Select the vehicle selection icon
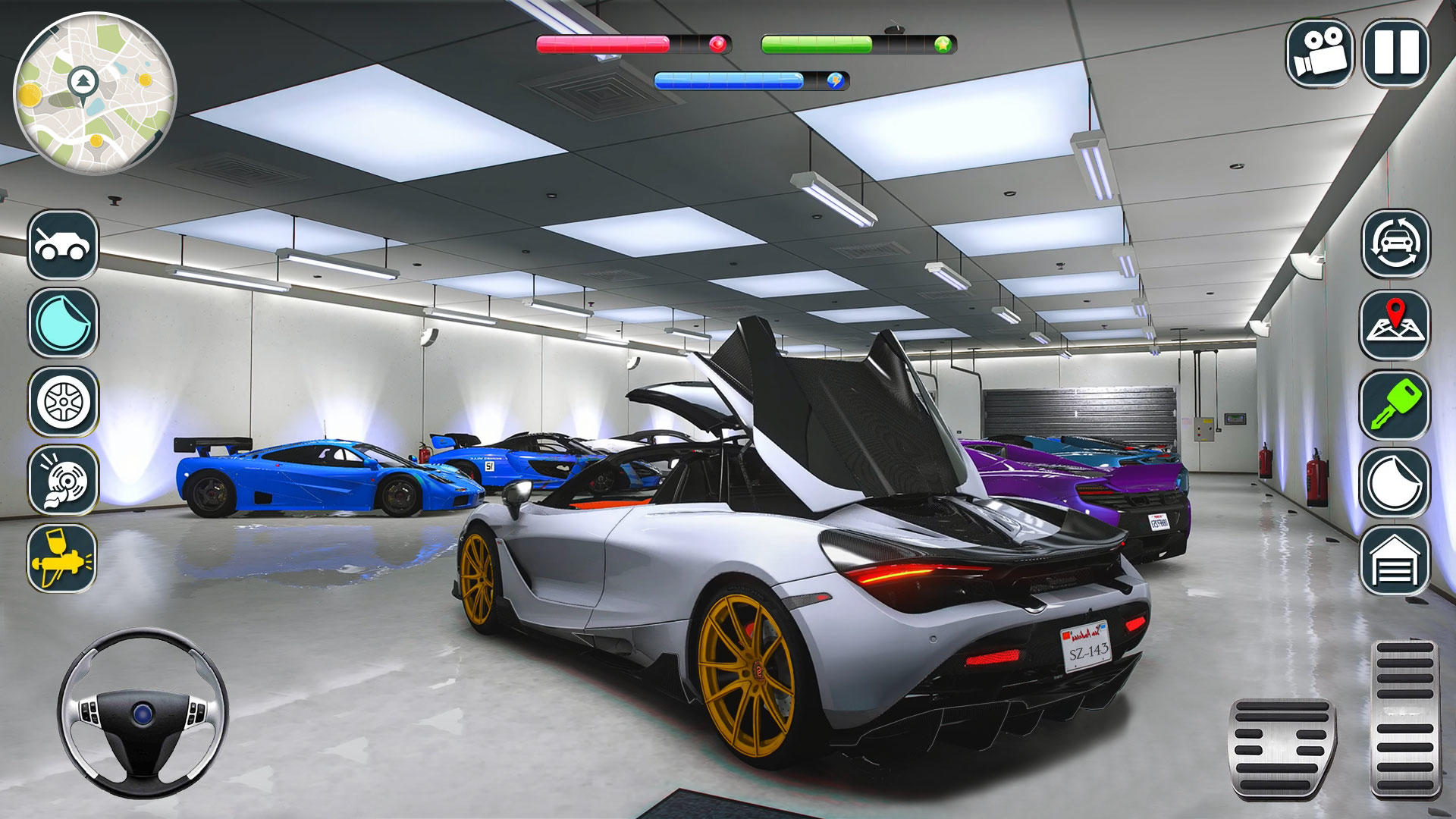 click(64, 248)
